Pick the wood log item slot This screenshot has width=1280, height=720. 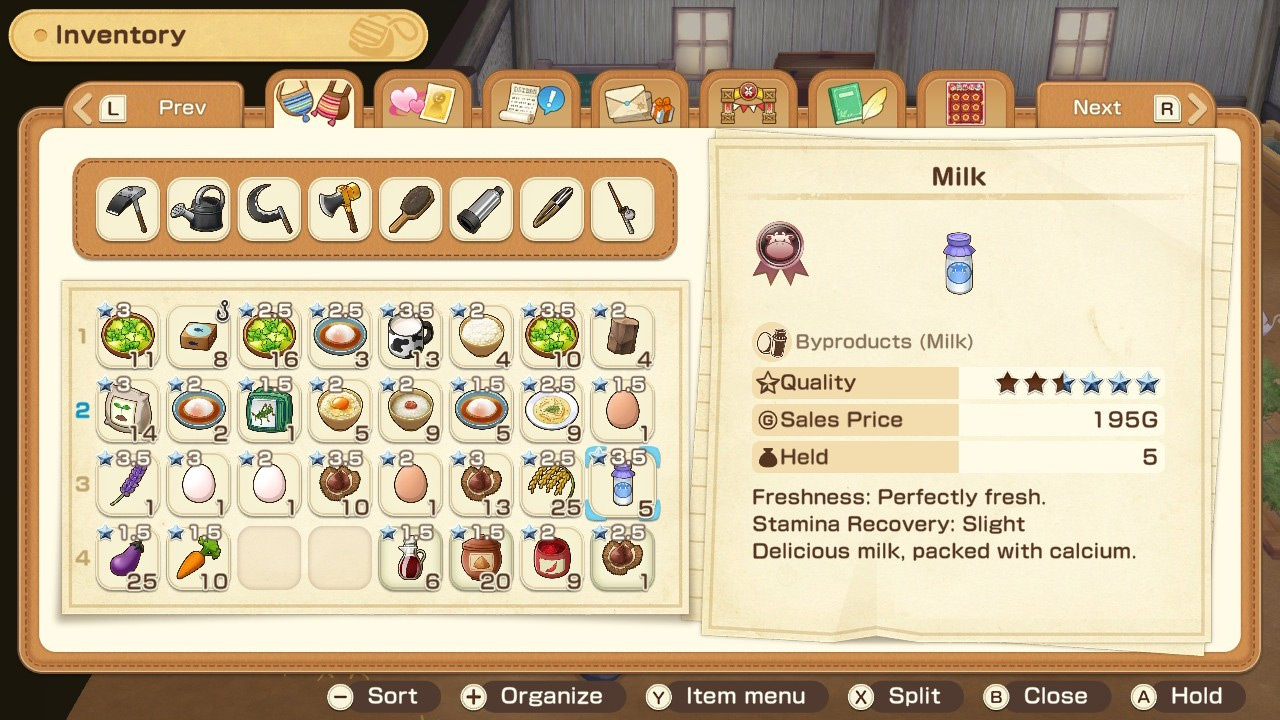pos(622,336)
